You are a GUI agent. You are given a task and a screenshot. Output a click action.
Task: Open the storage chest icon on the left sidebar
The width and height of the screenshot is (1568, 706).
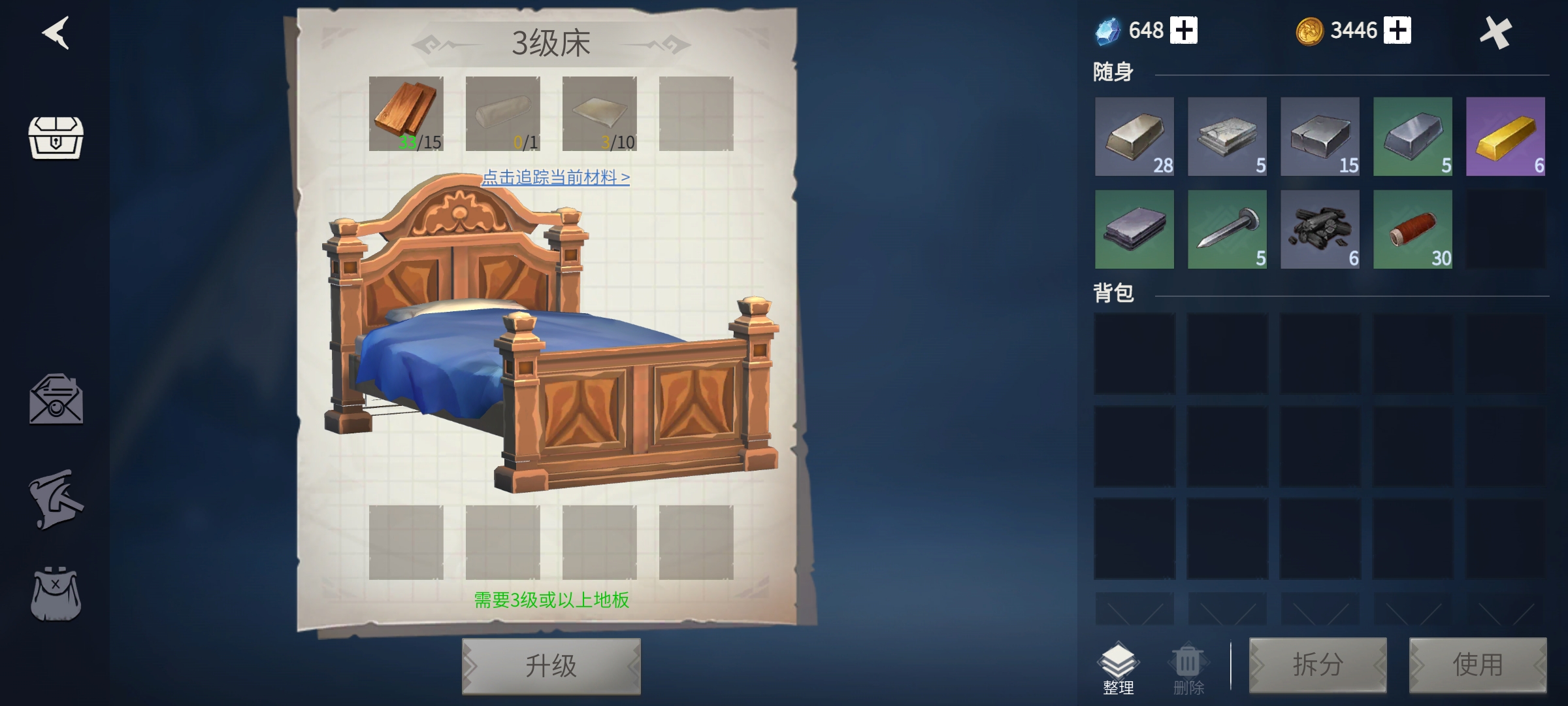pyautogui.click(x=56, y=139)
